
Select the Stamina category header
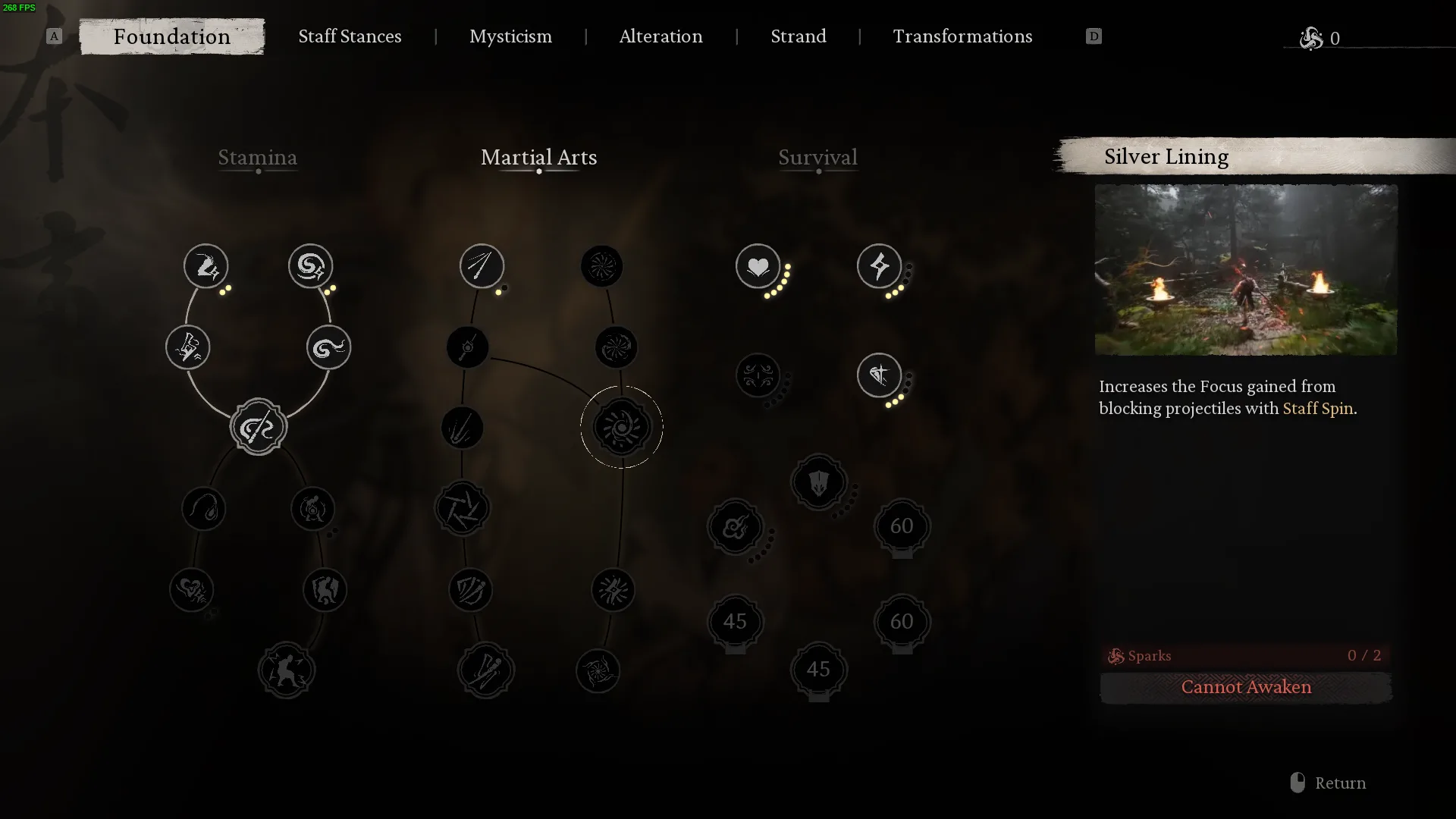click(257, 158)
